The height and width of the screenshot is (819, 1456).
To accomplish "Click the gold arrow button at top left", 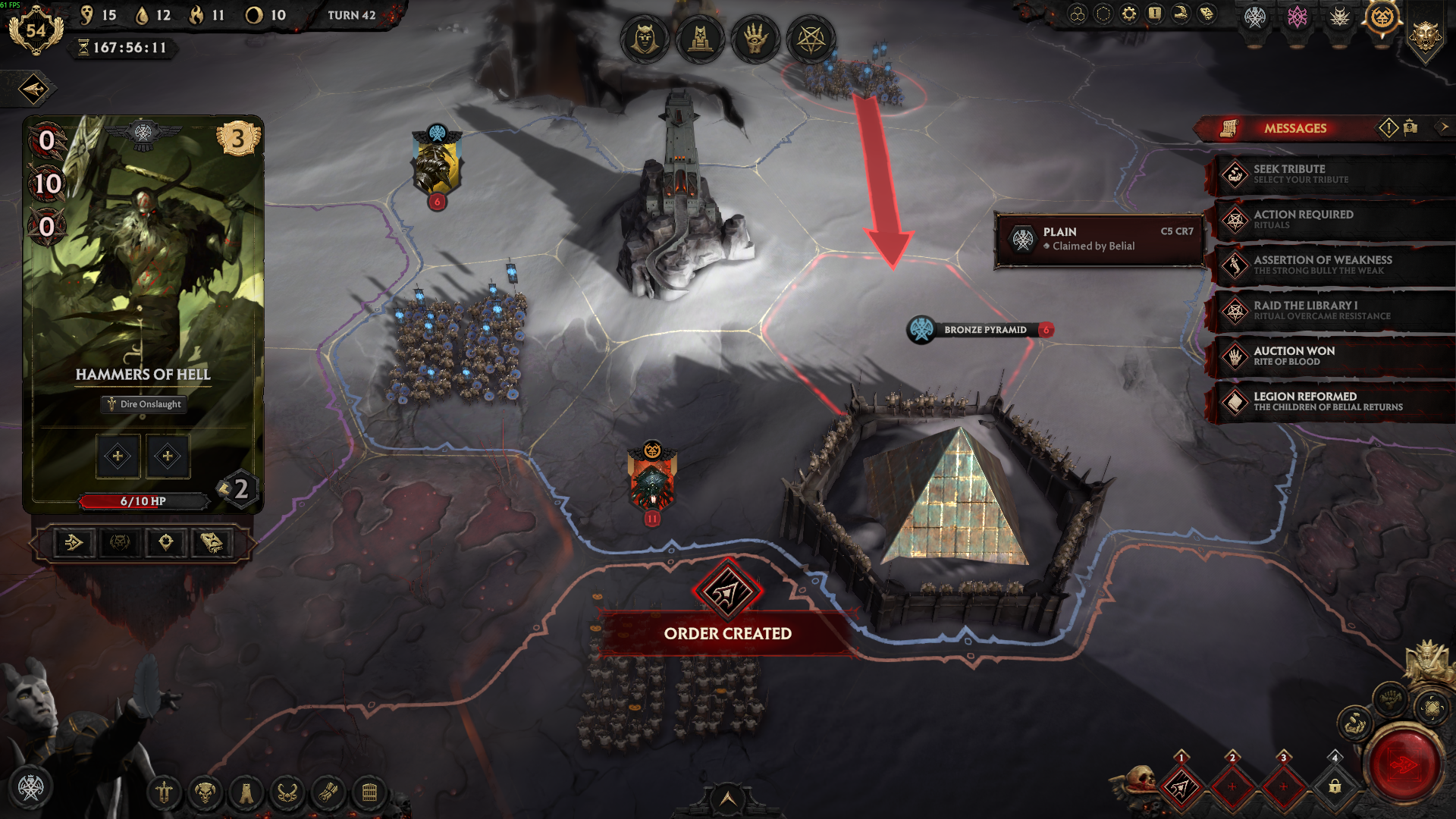I will point(34,89).
